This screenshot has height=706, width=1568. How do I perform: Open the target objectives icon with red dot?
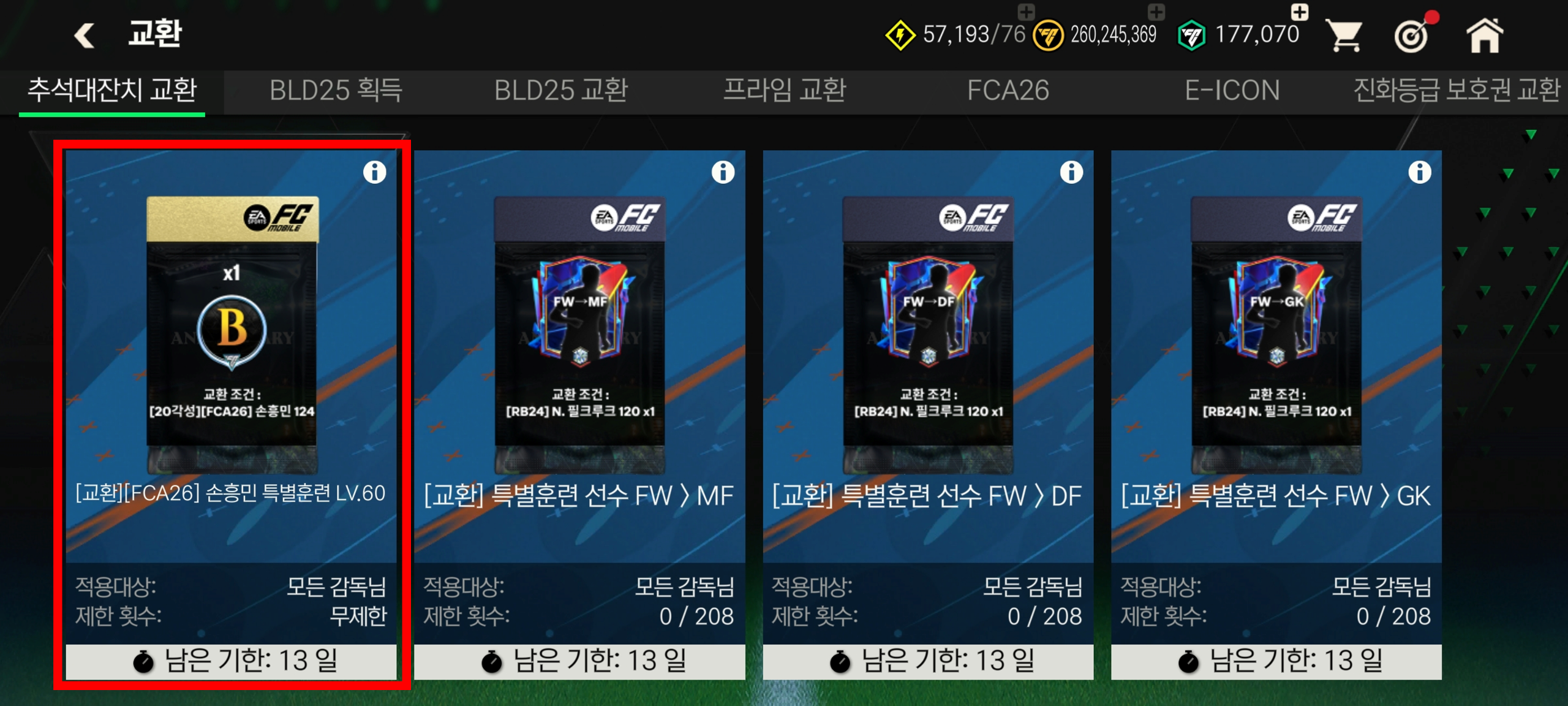(x=1412, y=36)
